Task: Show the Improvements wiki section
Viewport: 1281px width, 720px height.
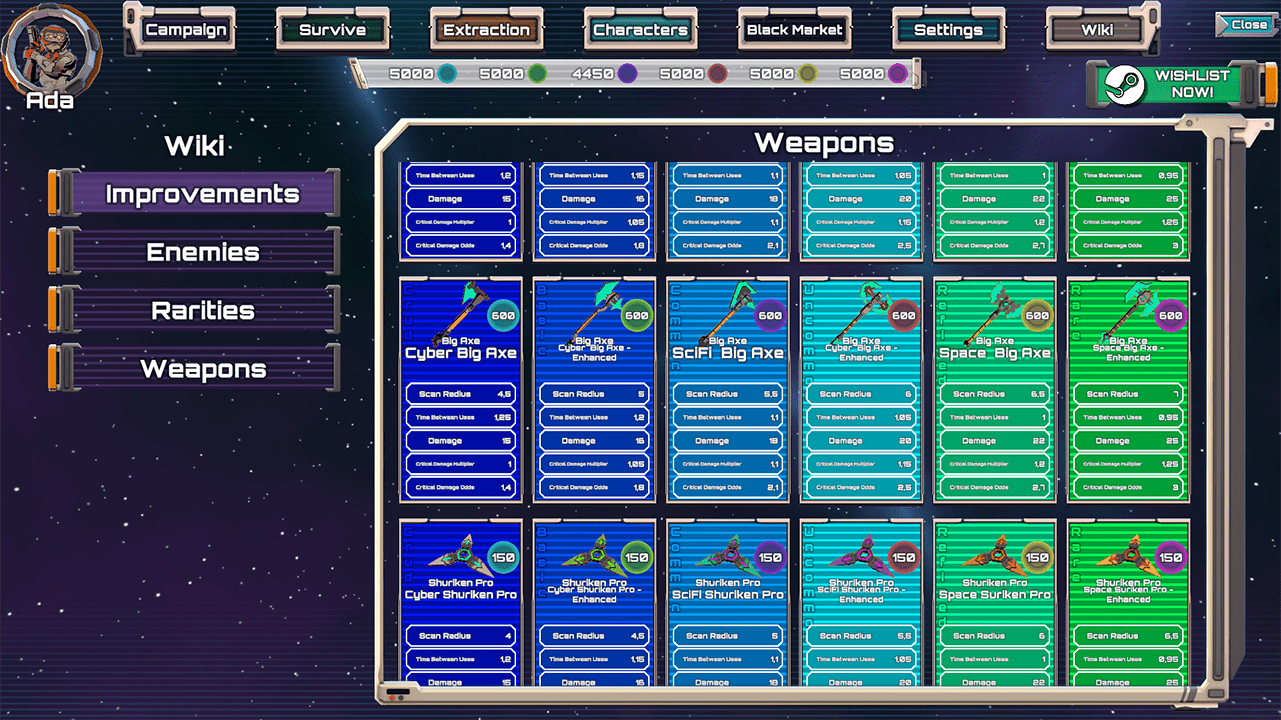Action: (x=203, y=194)
